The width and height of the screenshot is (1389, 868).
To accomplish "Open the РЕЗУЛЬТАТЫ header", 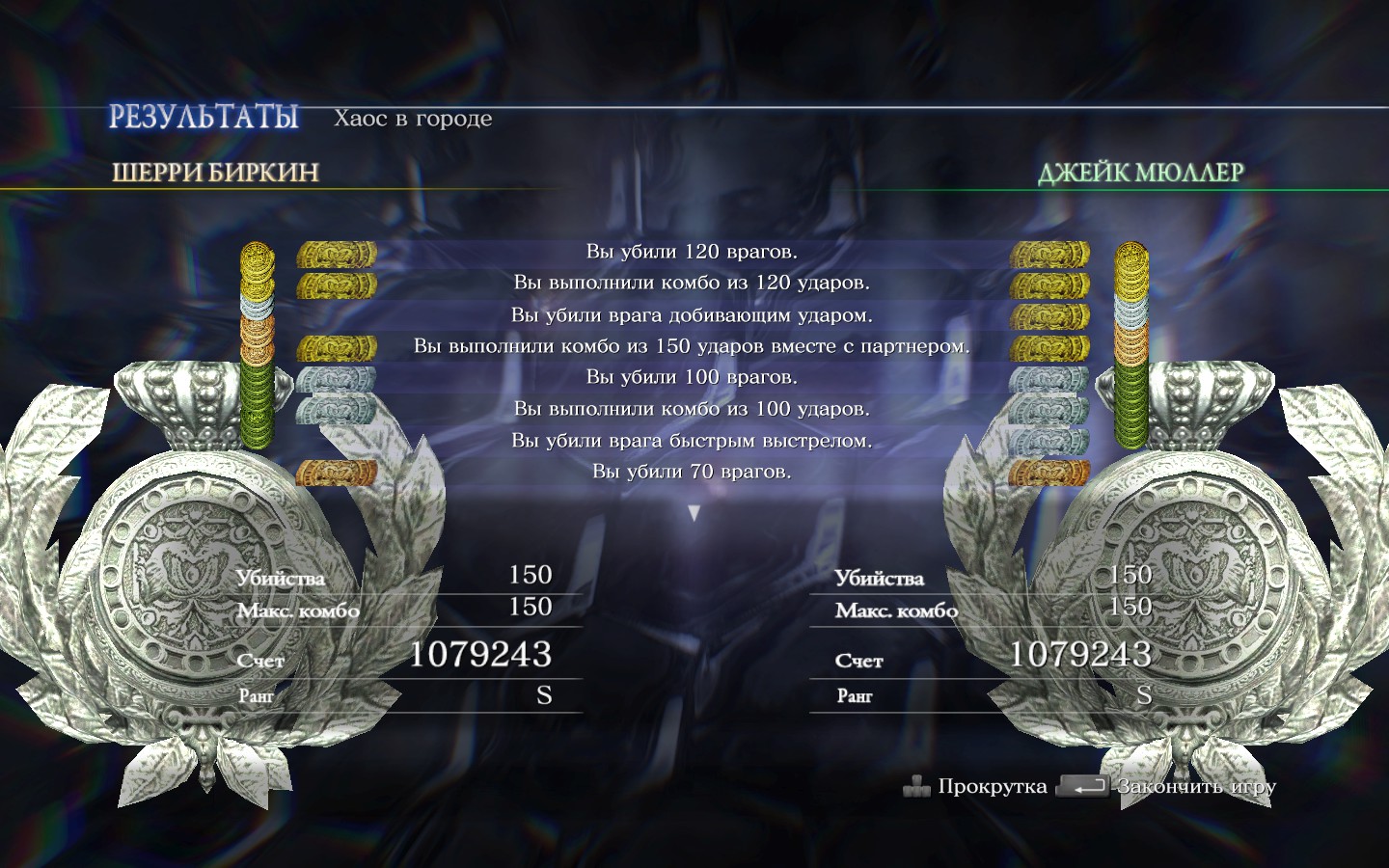I will pyautogui.click(x=204, y=116).
